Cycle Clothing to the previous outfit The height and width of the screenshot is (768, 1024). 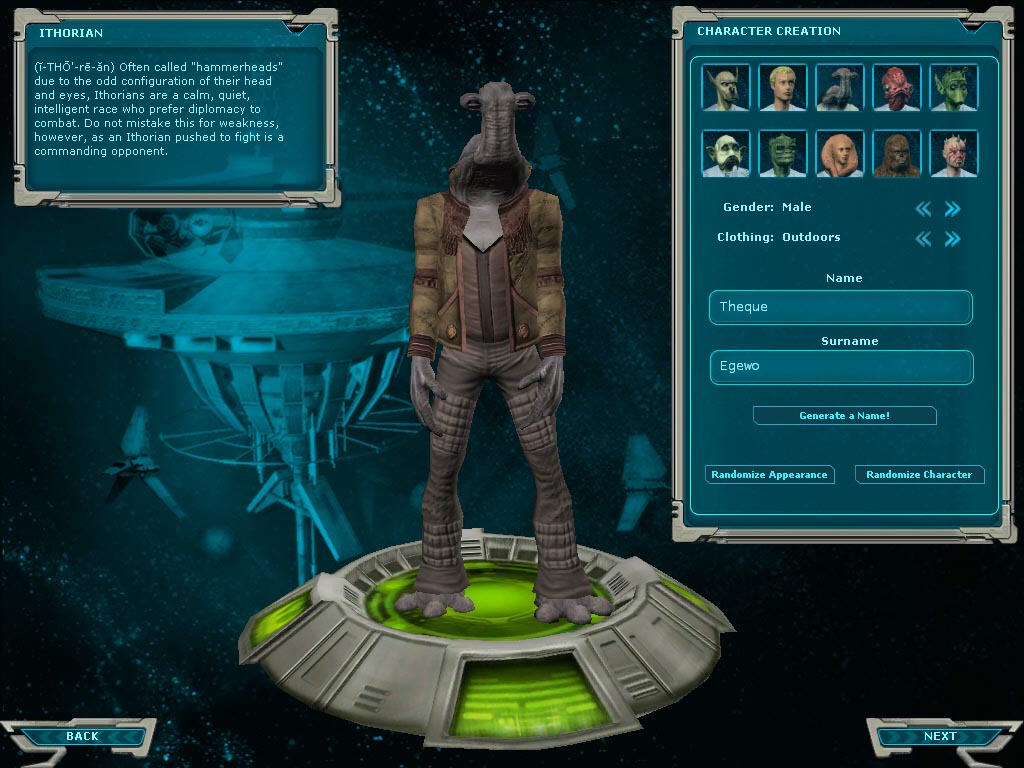click(x=923, y=238)
